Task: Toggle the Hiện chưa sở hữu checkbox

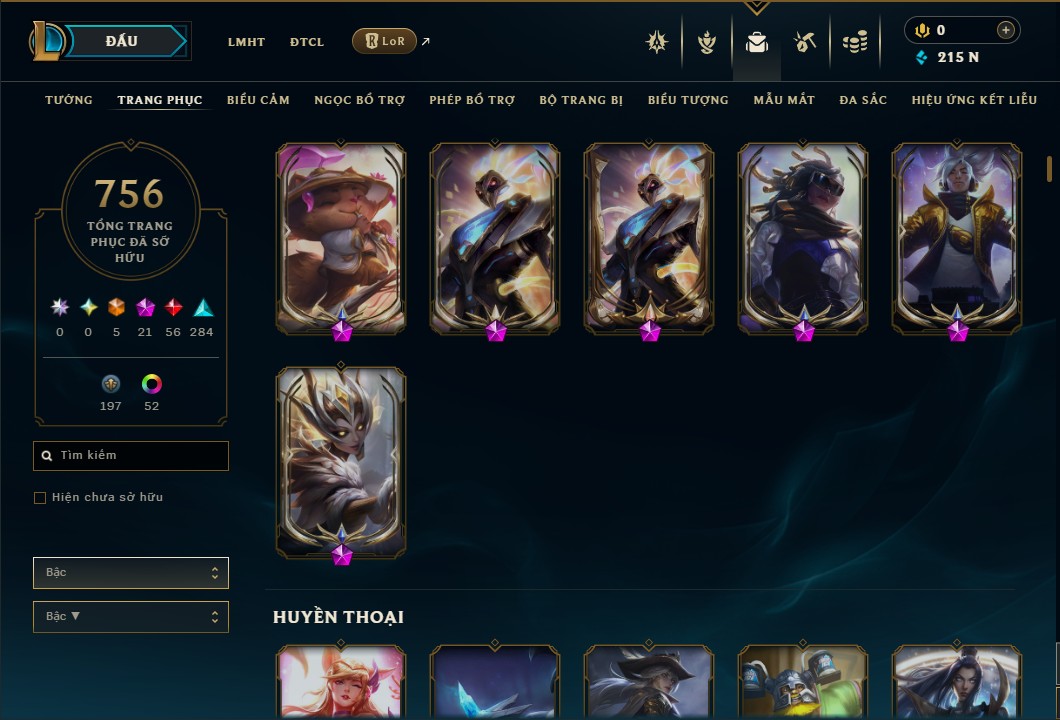Action: click(x=40, y=498)
